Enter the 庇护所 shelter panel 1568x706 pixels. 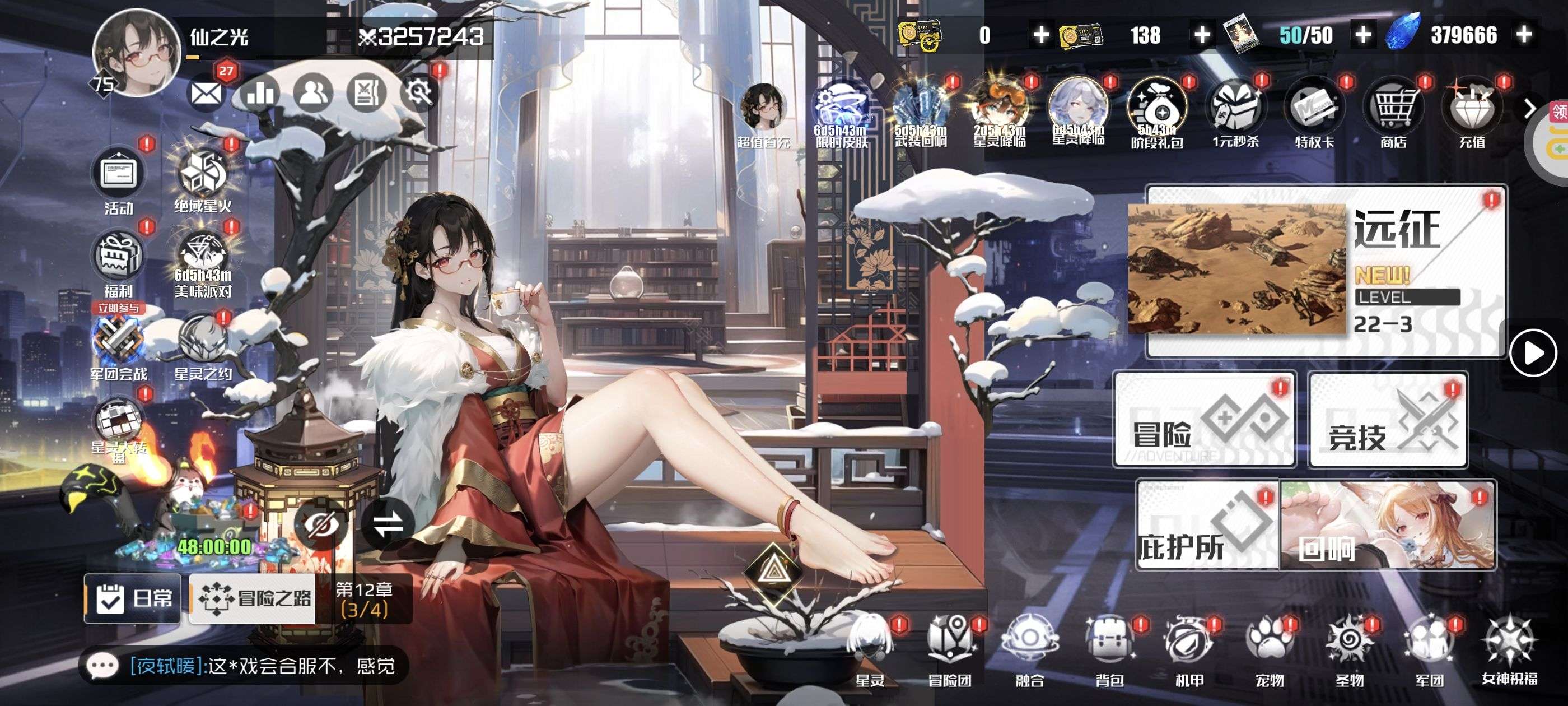point(1208,525)
